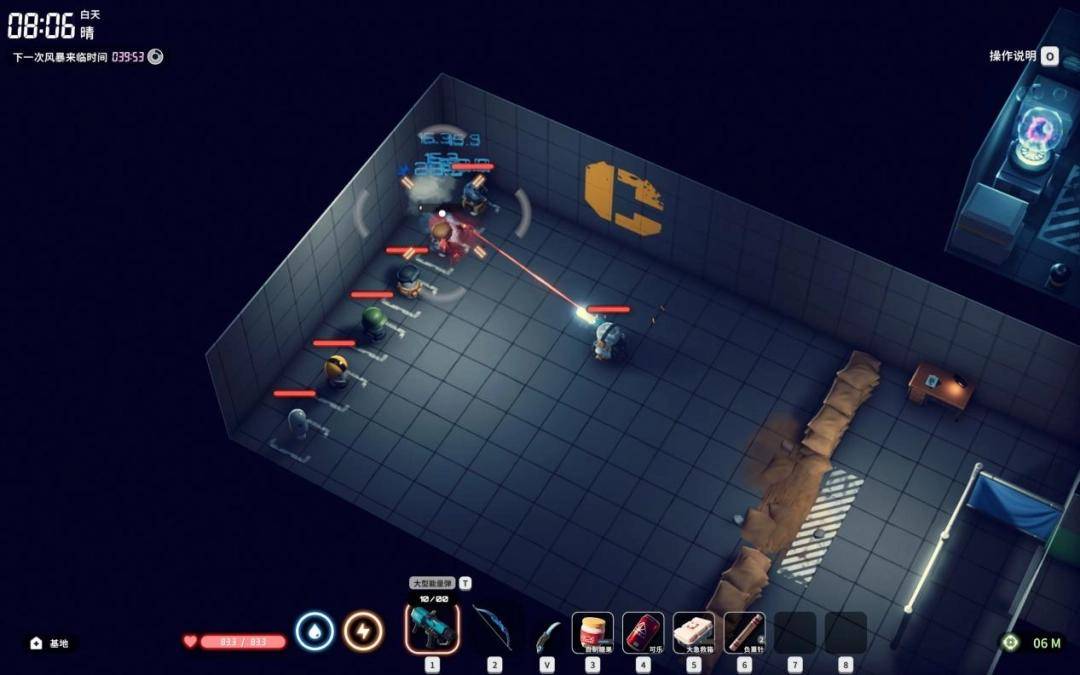
Task: Use the homemade jar item in the hotbar
Action: tap(593, 632)
